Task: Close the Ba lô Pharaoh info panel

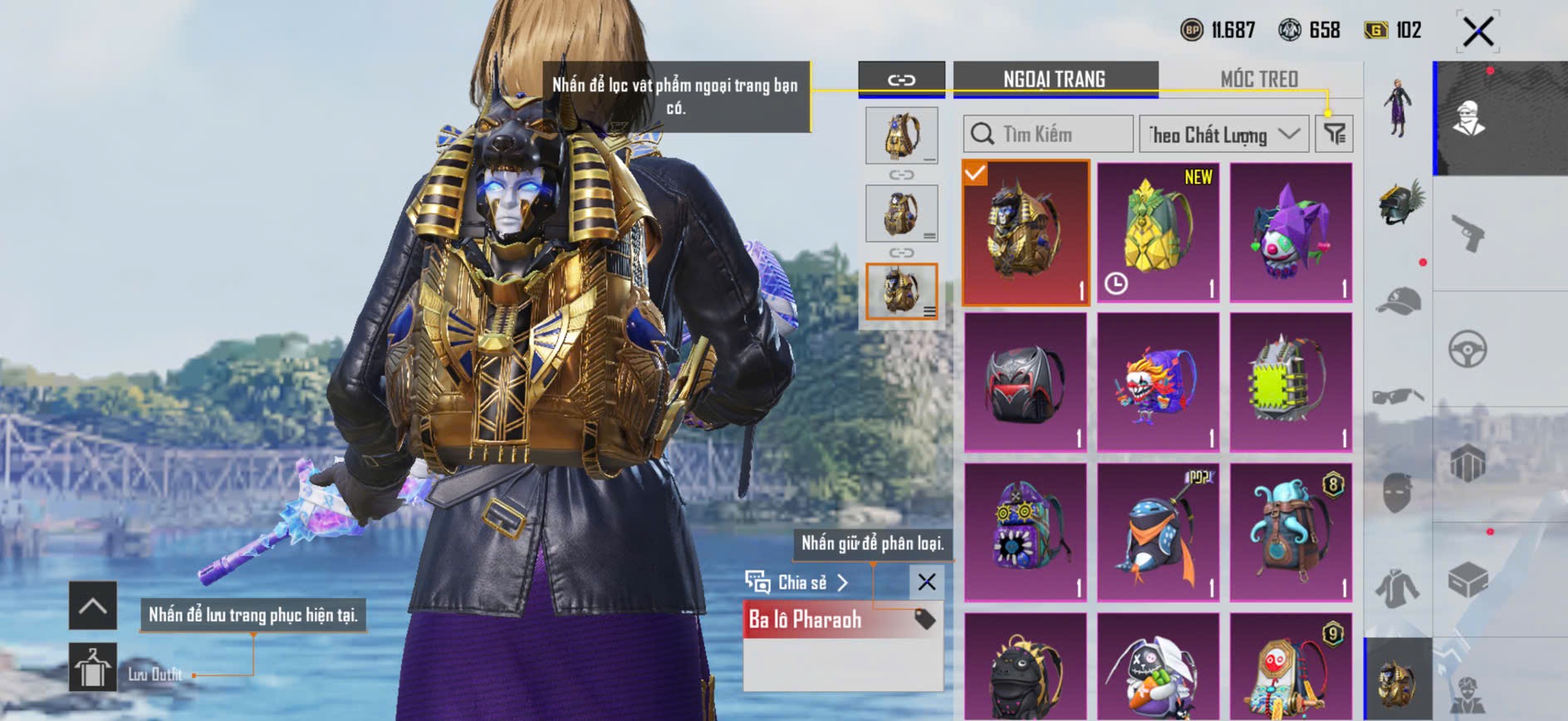Action: point(927,582)
